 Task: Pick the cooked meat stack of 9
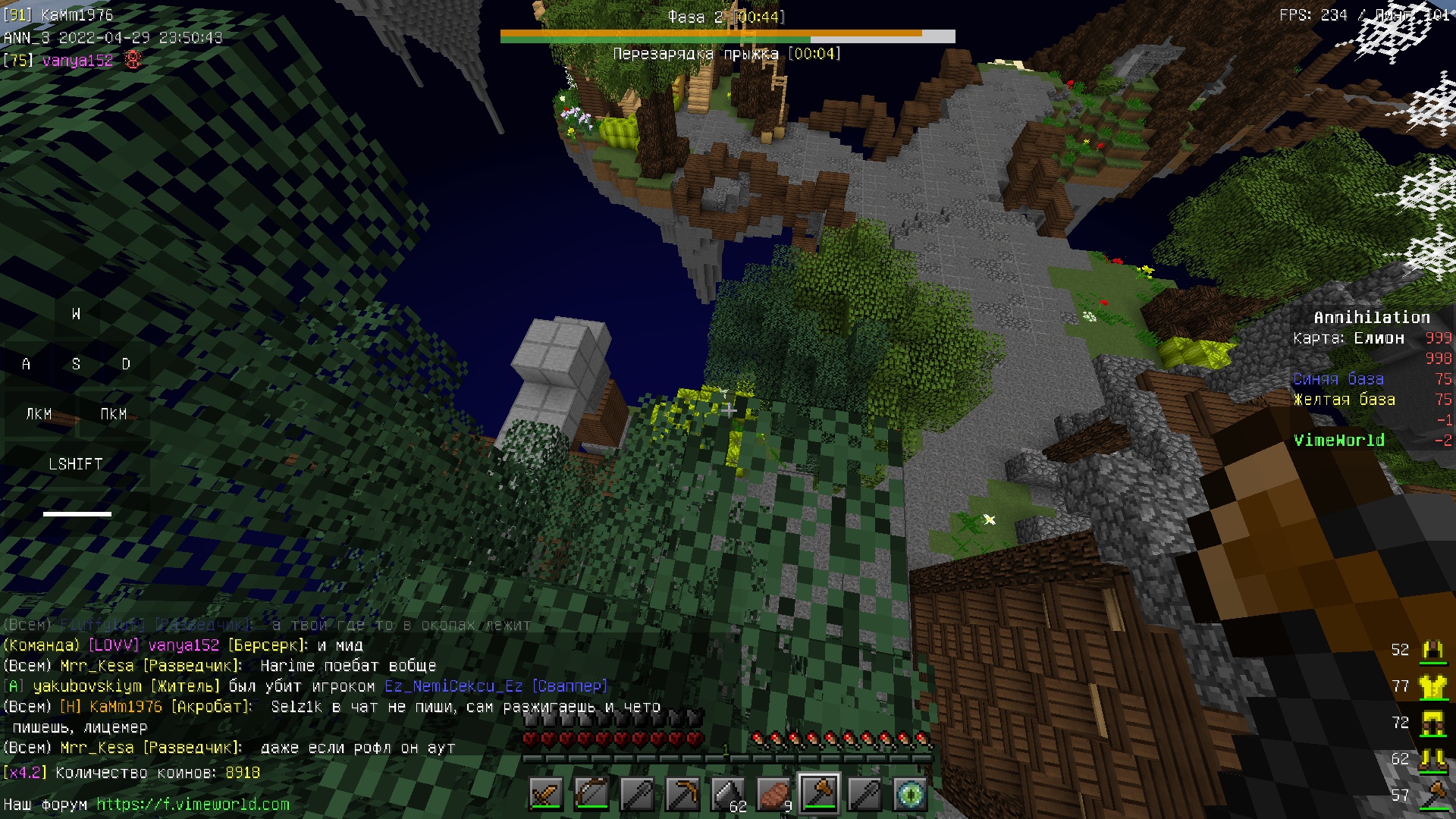[x=773, y=794]
